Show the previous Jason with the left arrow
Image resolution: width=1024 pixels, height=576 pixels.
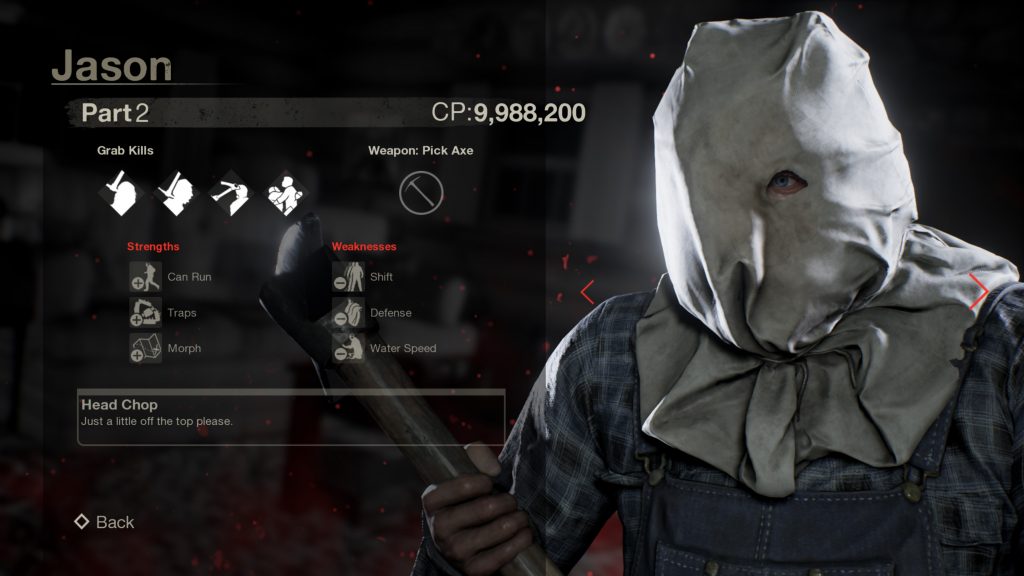point(588,292)
